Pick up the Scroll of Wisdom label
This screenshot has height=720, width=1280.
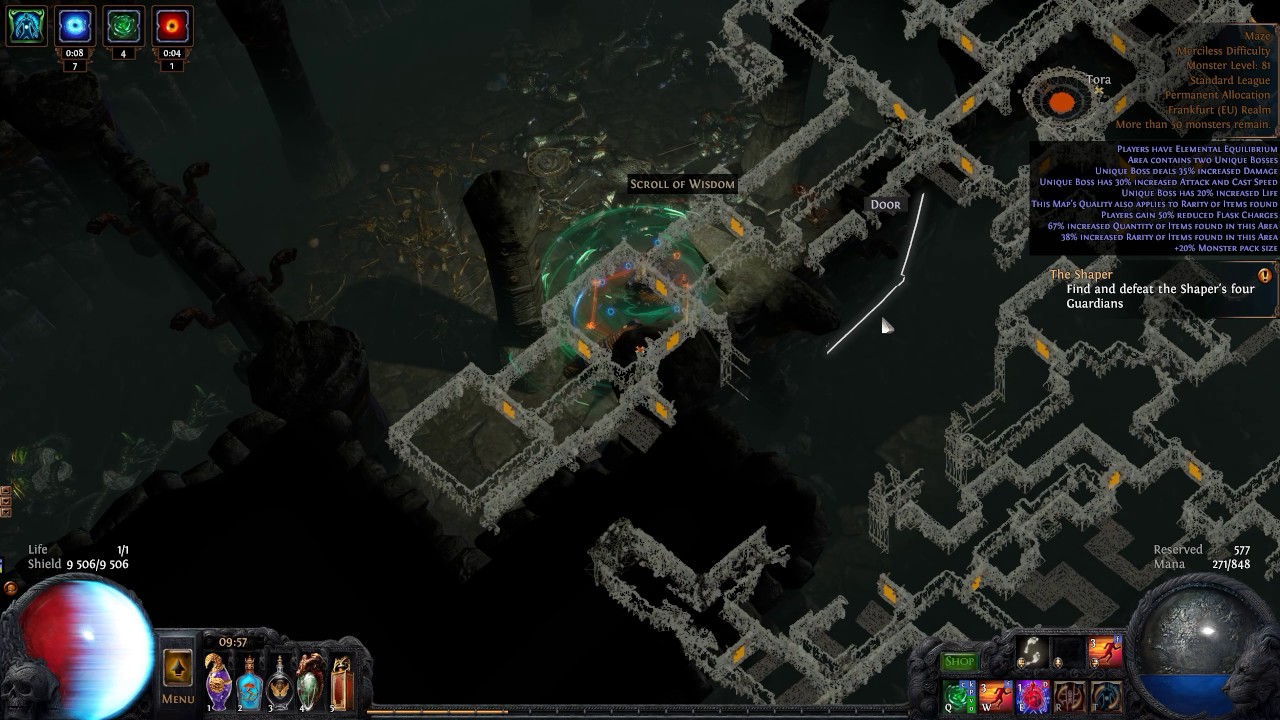tap(682, 184)
